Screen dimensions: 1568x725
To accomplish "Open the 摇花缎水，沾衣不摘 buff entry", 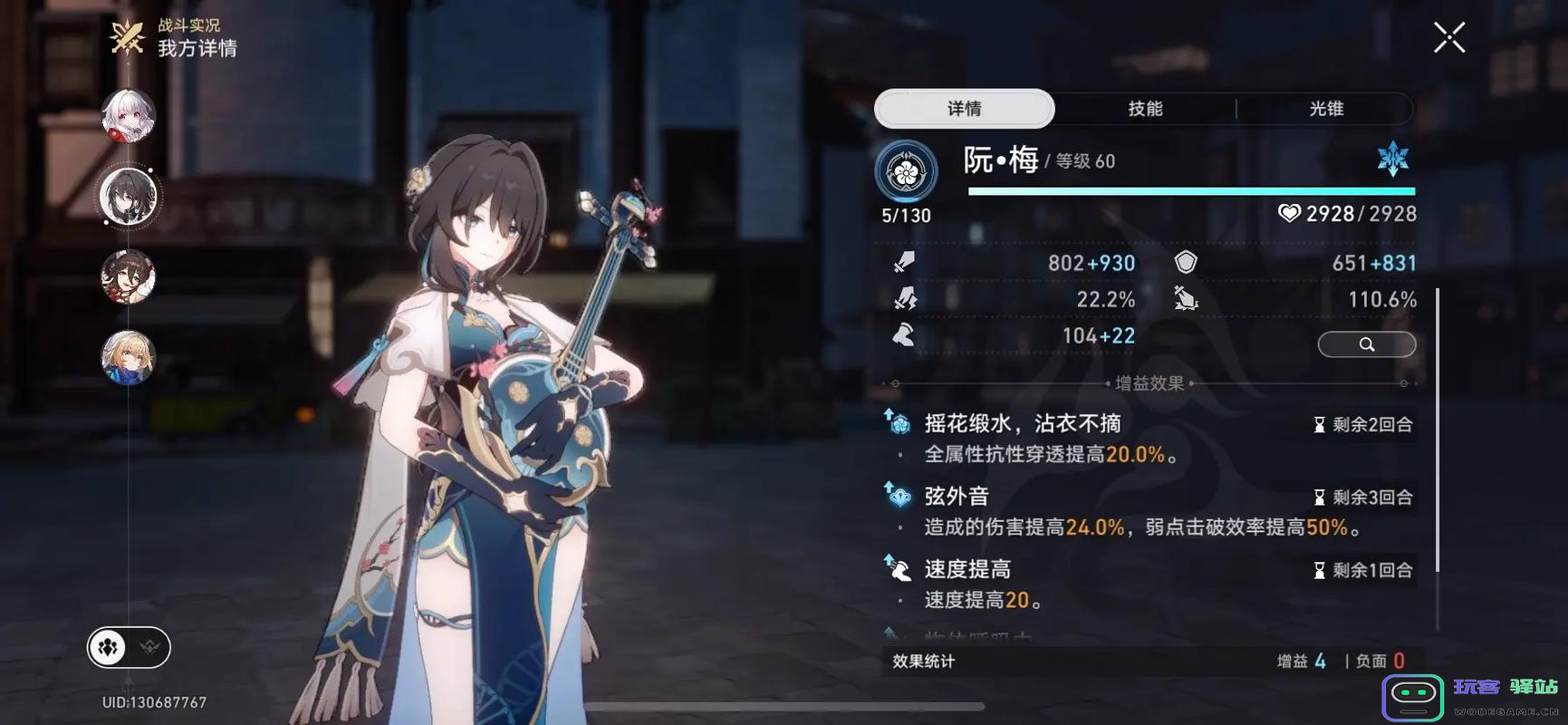I will click(x=1022, y=424).
